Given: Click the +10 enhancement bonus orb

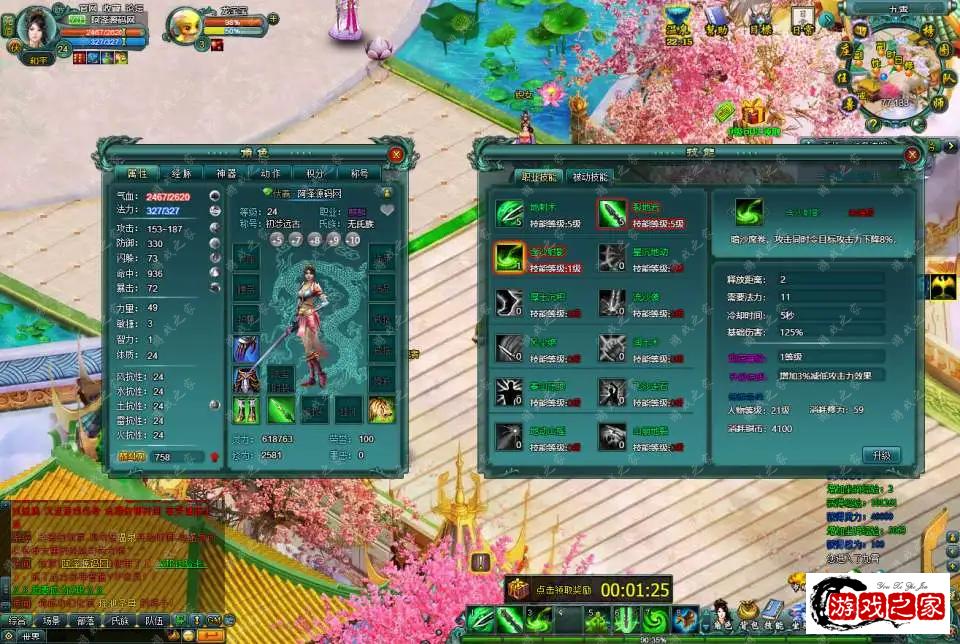Looking at the screenshot, I should coord(353,240).
